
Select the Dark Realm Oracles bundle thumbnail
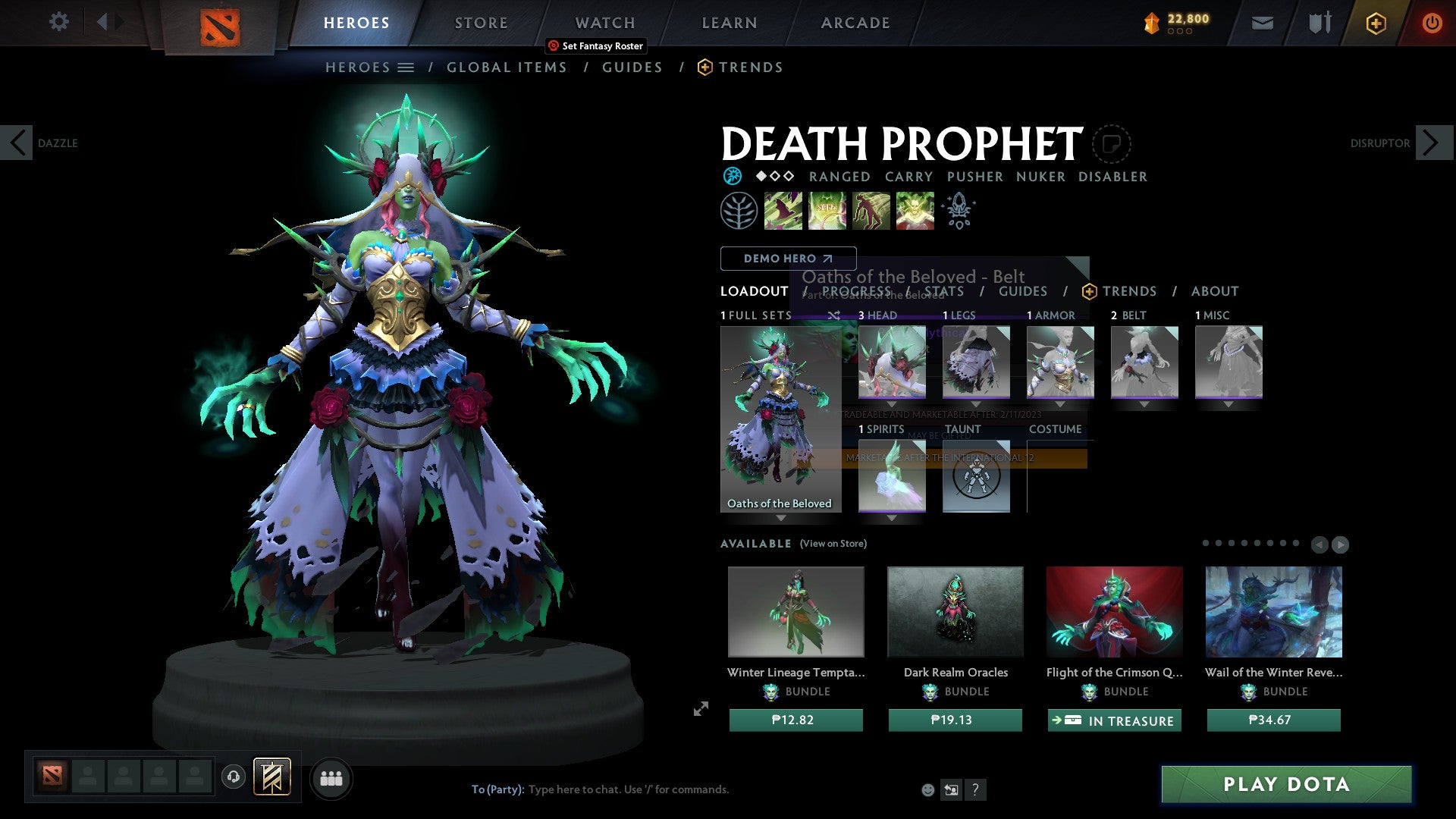[x=955, y=611]
